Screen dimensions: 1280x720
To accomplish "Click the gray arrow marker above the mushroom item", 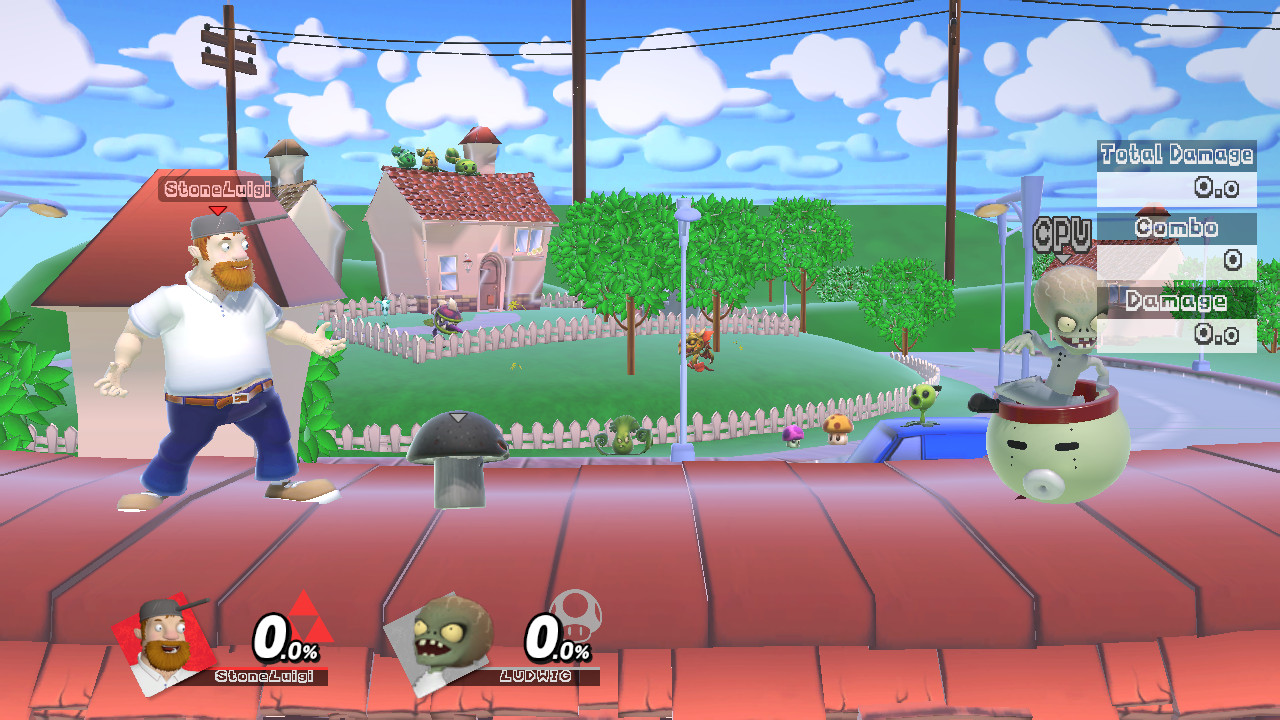I will coord(458,419).
